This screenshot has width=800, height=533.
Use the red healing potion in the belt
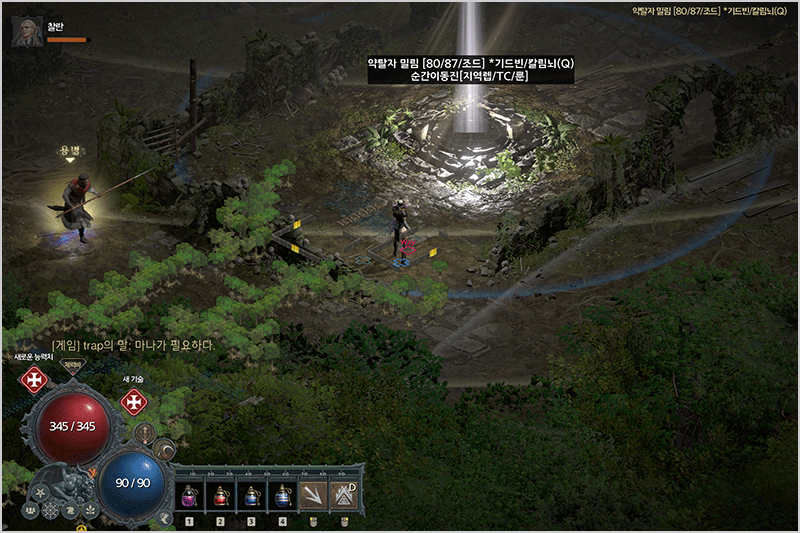coord(220,495)
